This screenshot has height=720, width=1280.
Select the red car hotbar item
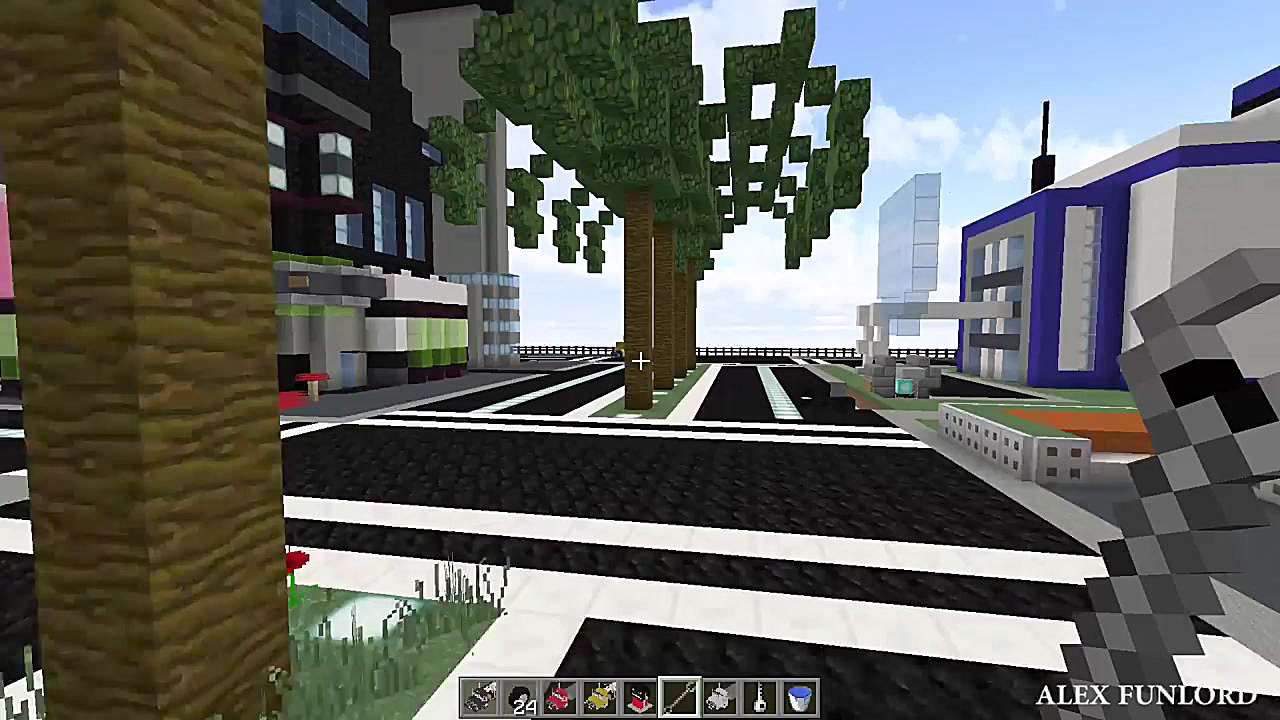click(560, 698)
